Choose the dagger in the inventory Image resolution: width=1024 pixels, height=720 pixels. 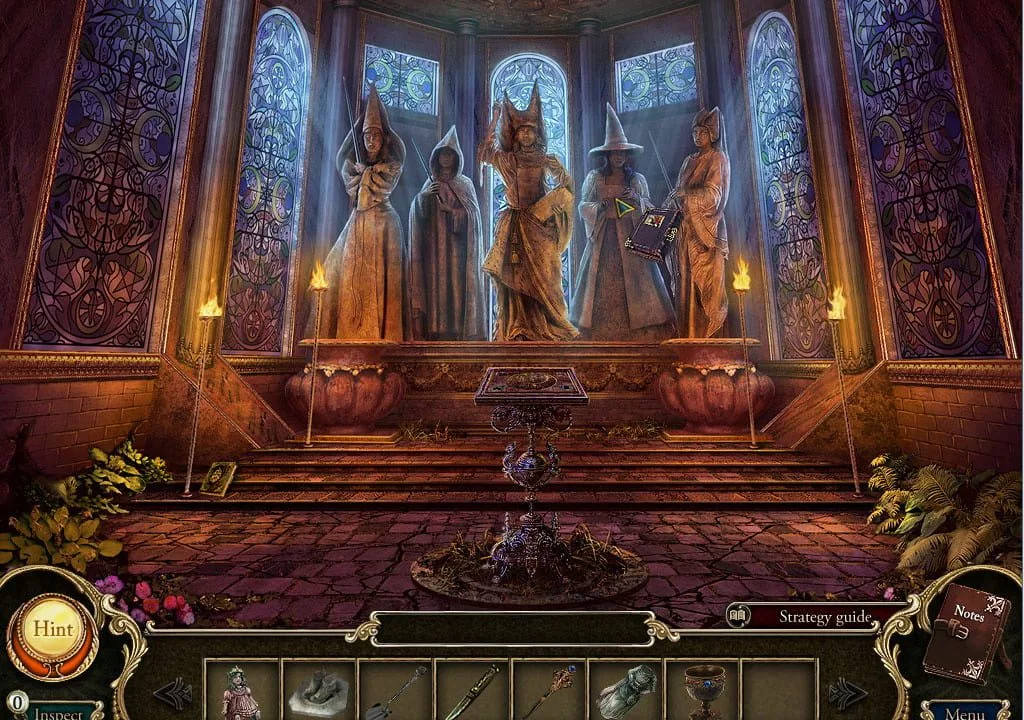tap(473, 691)
